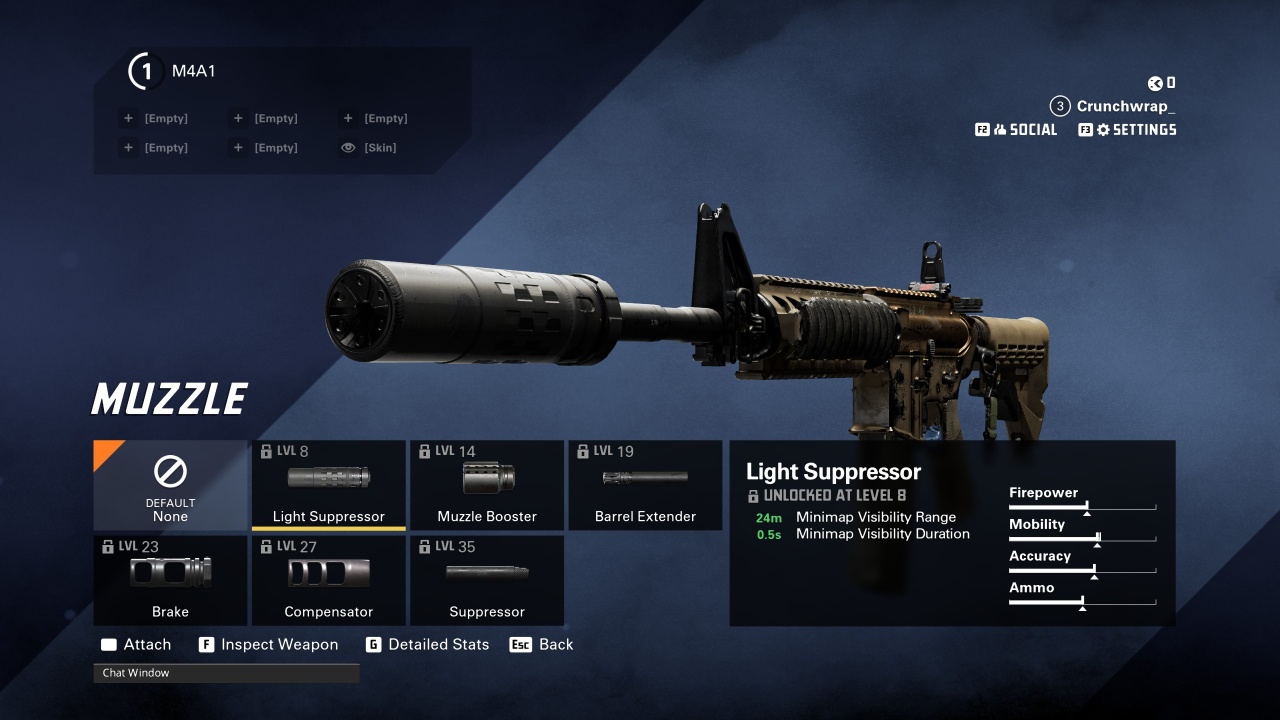Go Back from the muzzle screen
This screenshot has width=1280, height=720.
click(542, 645)
